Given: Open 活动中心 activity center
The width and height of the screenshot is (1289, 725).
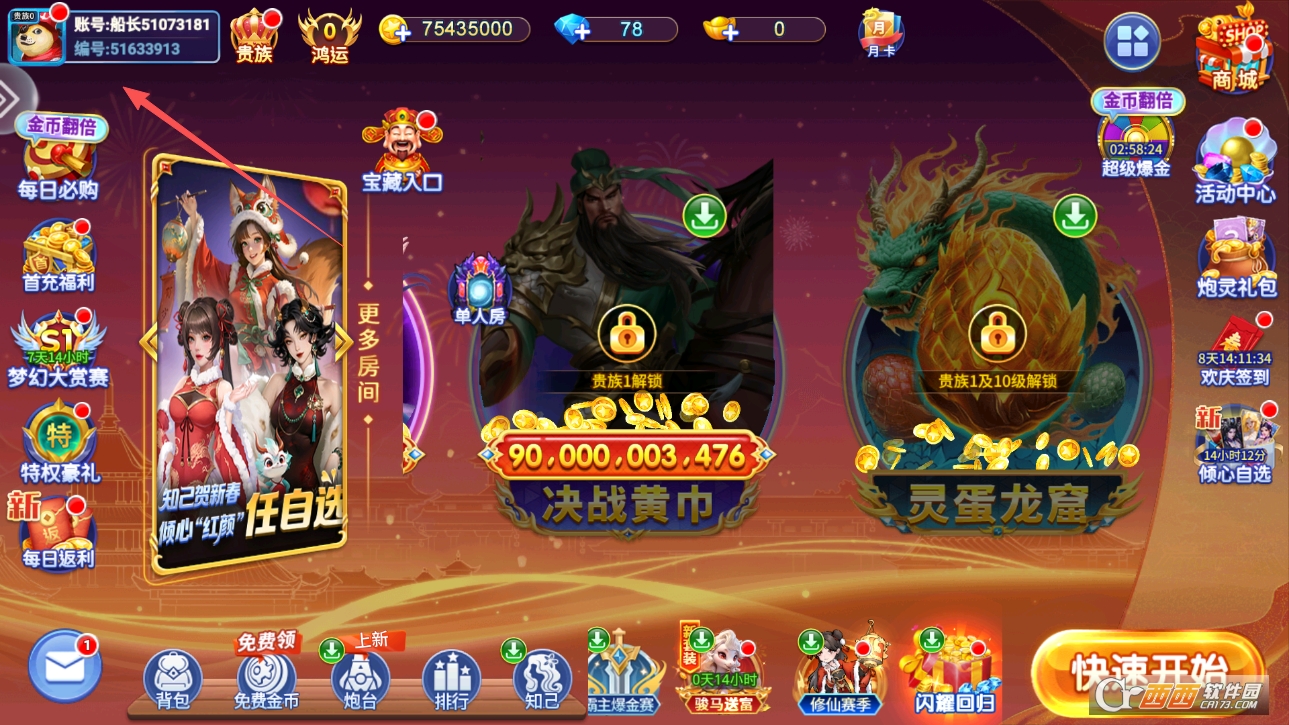Looking at the screenshot, I should (x=1235, y=162).
